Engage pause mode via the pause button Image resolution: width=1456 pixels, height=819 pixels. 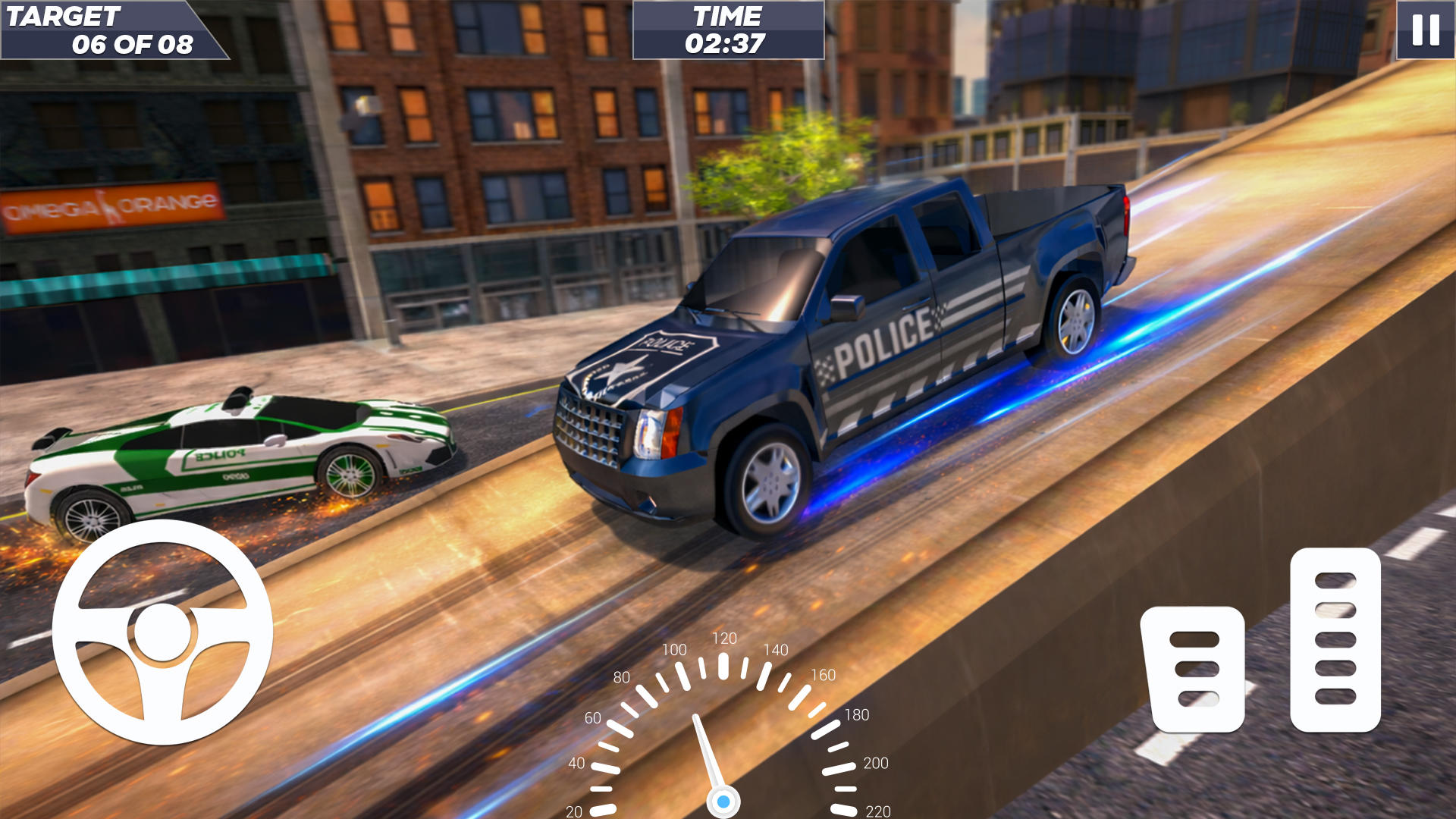(x=1424, y=32)
